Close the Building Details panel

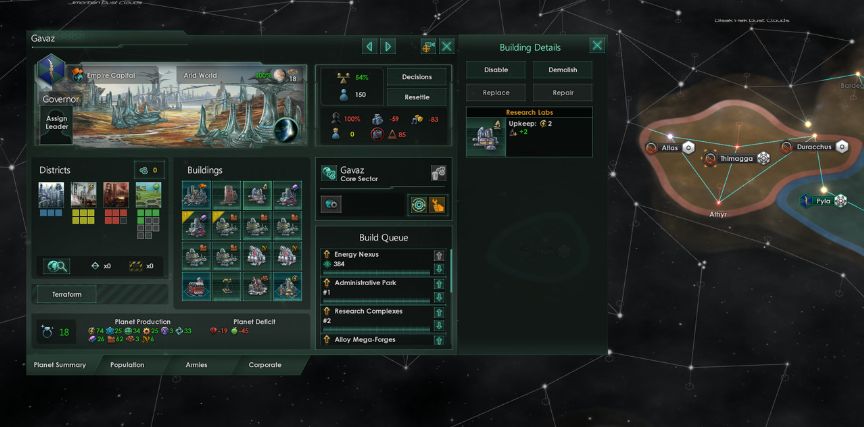(597, 45)
